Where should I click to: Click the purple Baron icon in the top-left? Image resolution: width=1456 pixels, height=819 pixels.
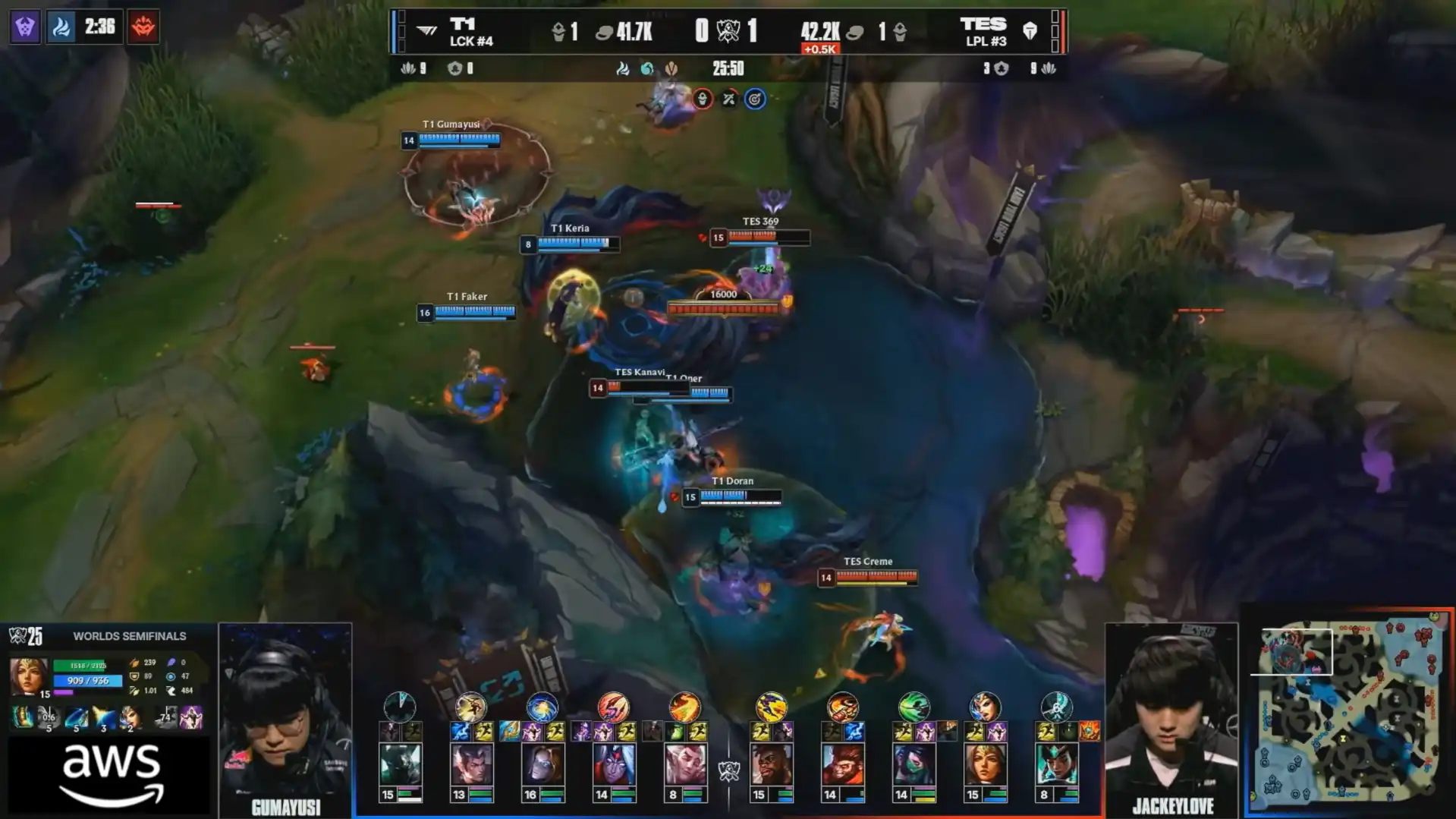click(25, 27)
